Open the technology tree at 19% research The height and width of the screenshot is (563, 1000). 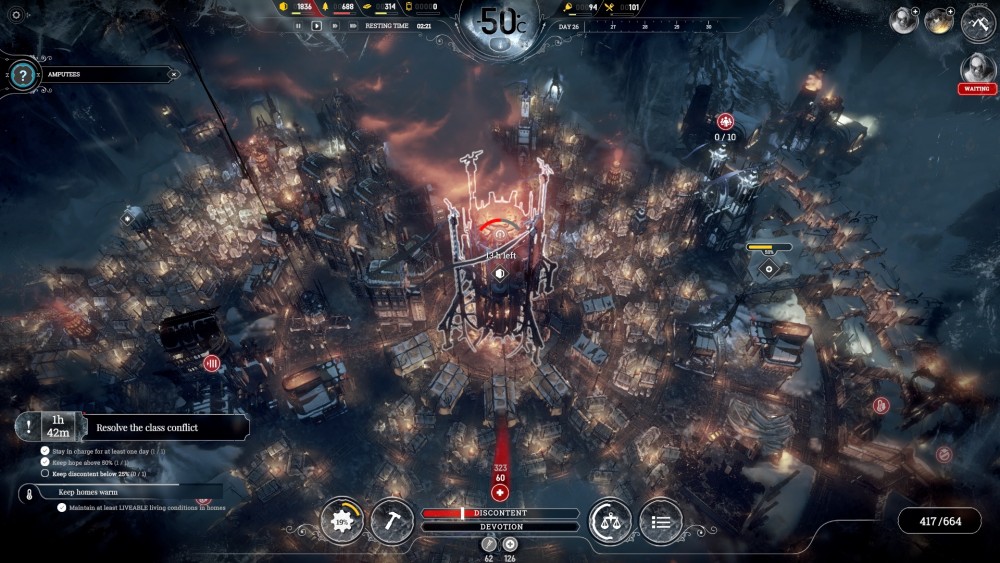coord(342,521)
